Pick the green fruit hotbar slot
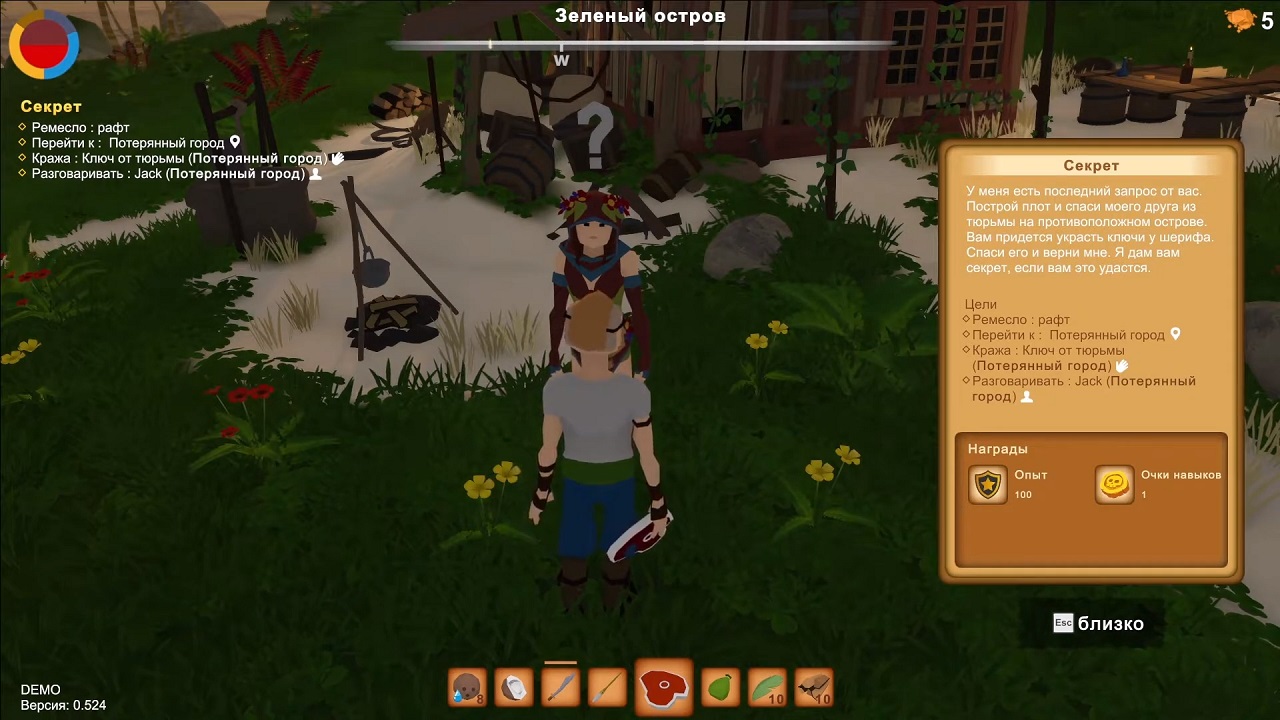This screenshot has height=720, width=1280. [x=721, y=687]
